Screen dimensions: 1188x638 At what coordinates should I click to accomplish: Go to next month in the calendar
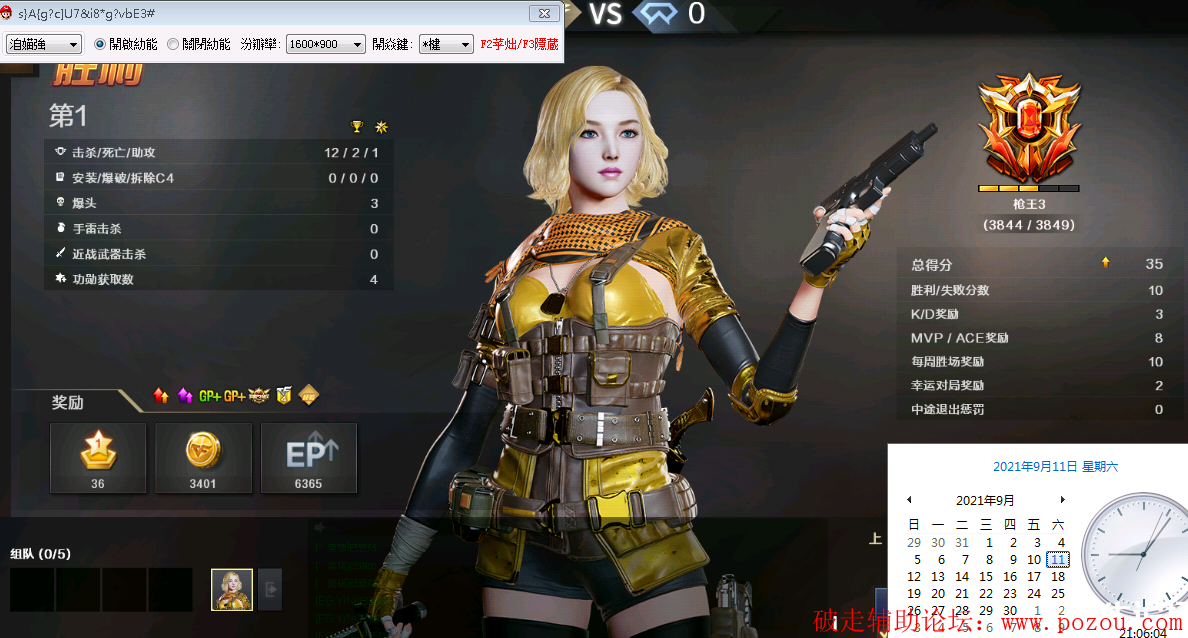pyautogui.click(x=1062, y=499)
